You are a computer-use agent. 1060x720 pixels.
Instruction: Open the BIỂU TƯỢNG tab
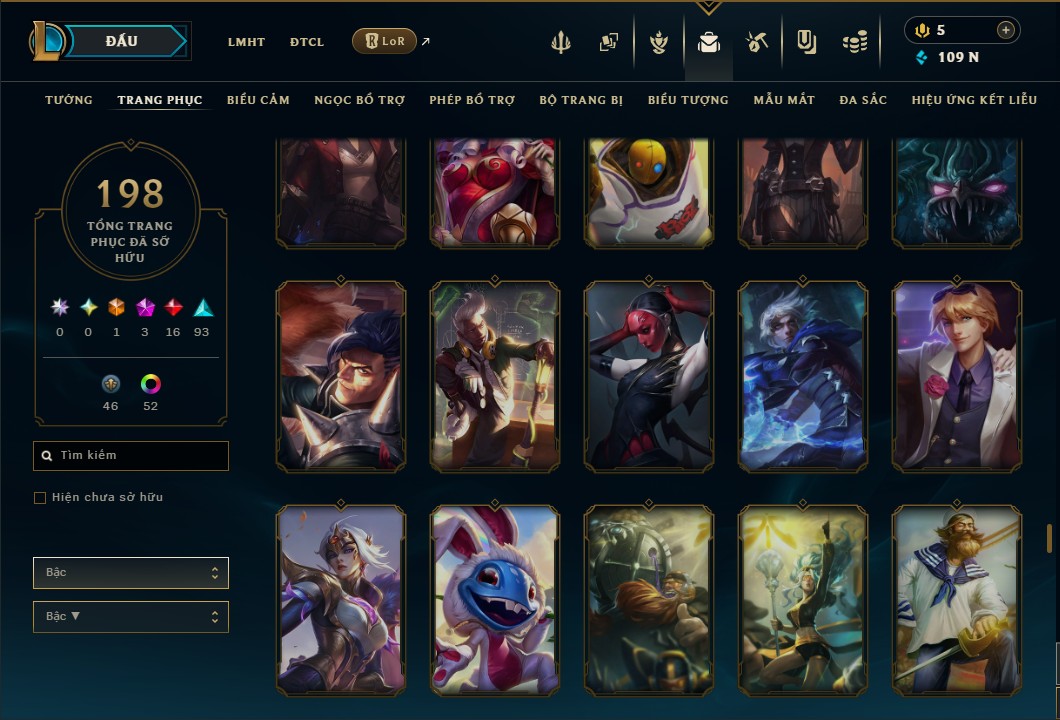[688, 100]
